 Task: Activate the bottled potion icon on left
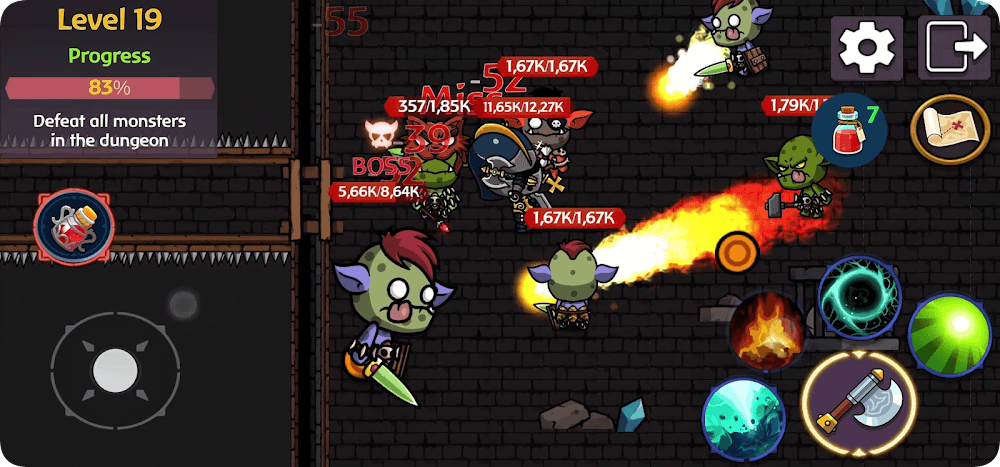73,227
